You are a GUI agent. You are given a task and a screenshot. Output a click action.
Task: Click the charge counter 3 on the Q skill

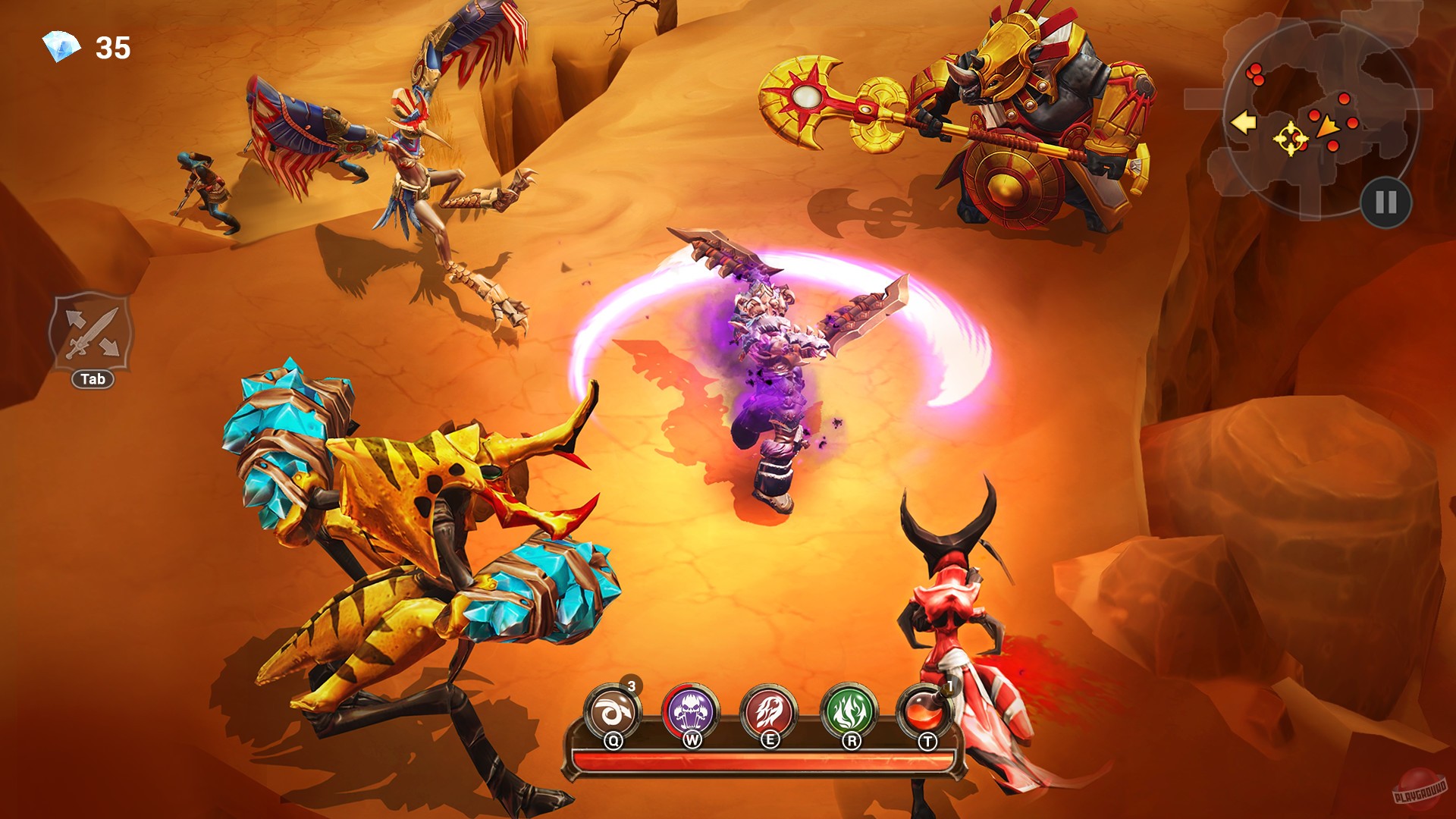pyautogui.click(x=632, y=685)
